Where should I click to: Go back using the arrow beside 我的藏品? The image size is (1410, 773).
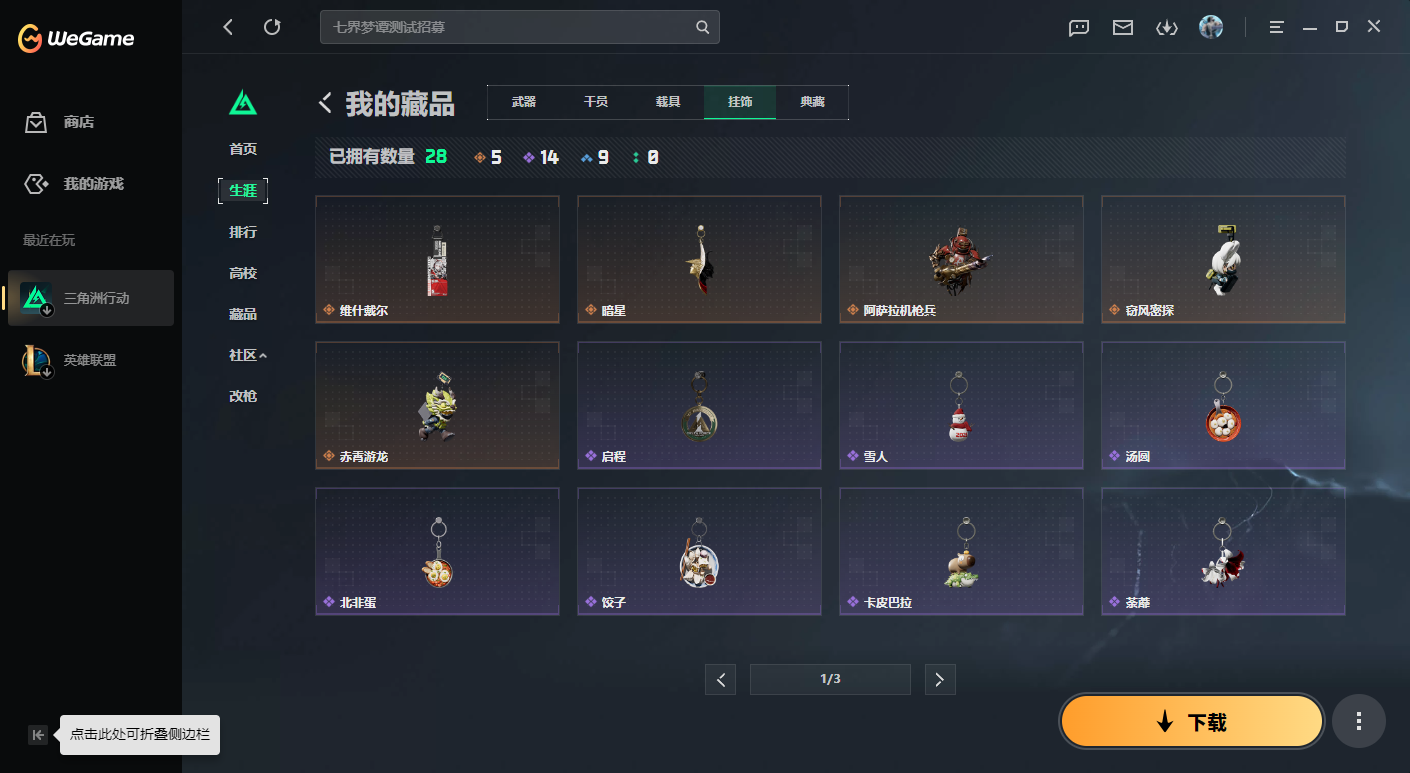click(323, 102)
